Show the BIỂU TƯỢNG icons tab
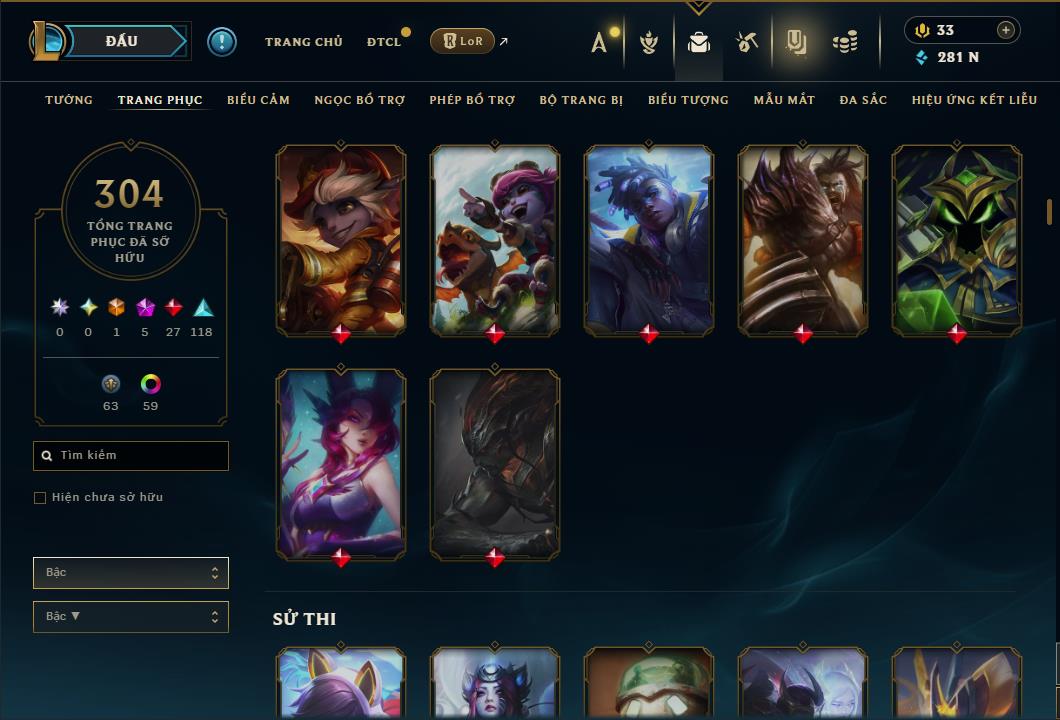The image size is (1060, 720). (x=688, y=100)
